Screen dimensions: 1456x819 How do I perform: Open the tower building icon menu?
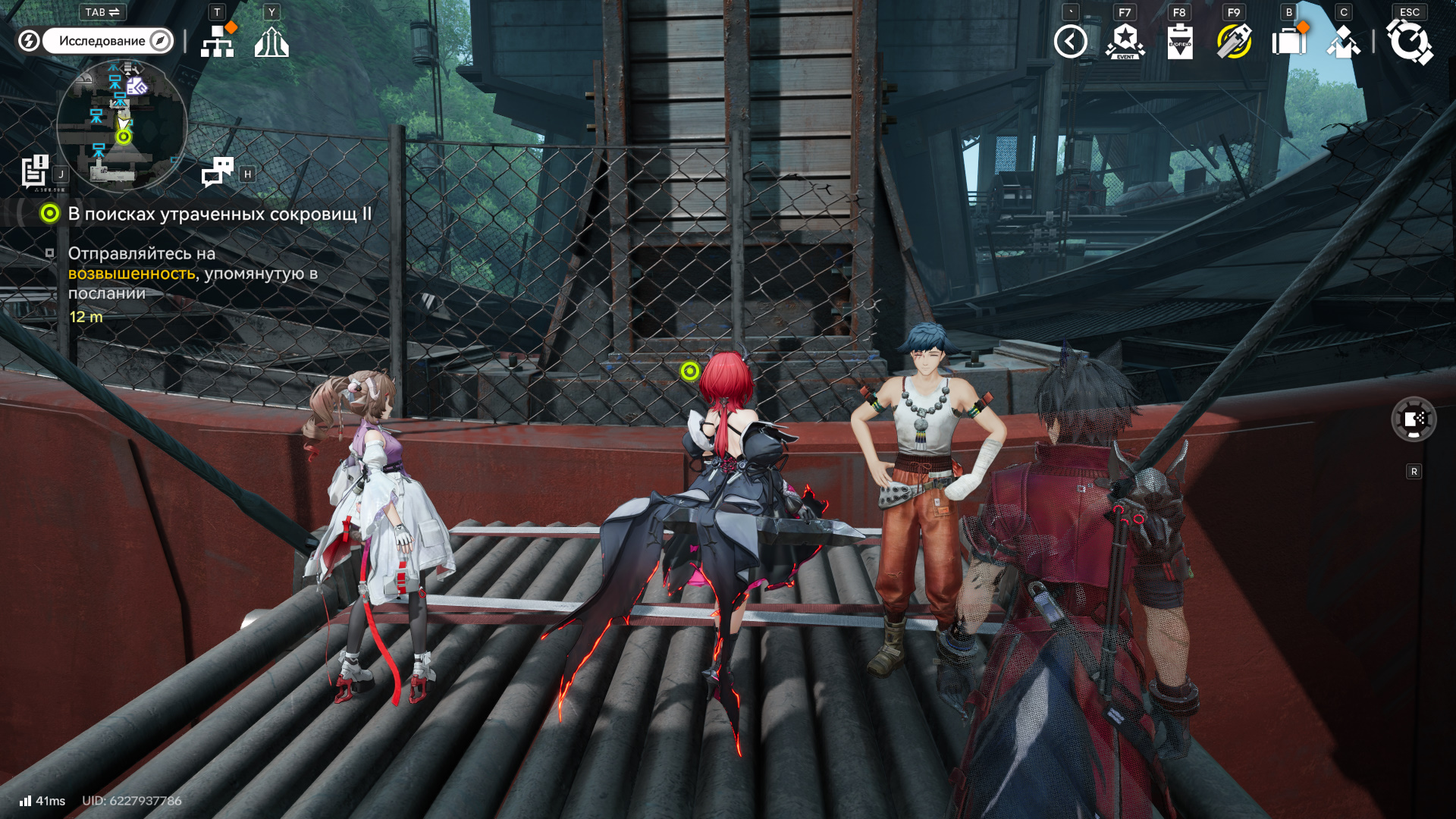click(271, 42)
